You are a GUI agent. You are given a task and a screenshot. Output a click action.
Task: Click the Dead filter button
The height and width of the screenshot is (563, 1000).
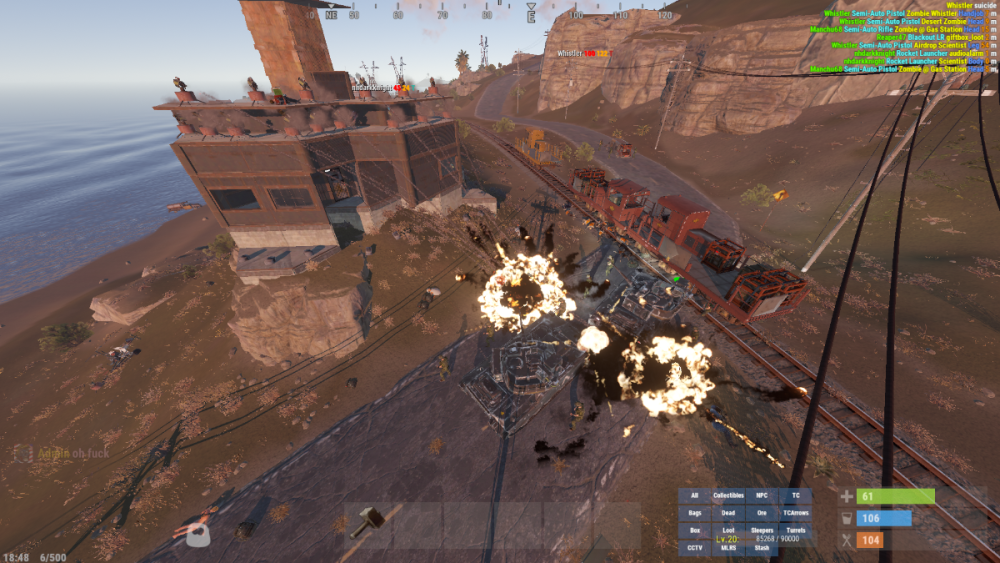729,513
